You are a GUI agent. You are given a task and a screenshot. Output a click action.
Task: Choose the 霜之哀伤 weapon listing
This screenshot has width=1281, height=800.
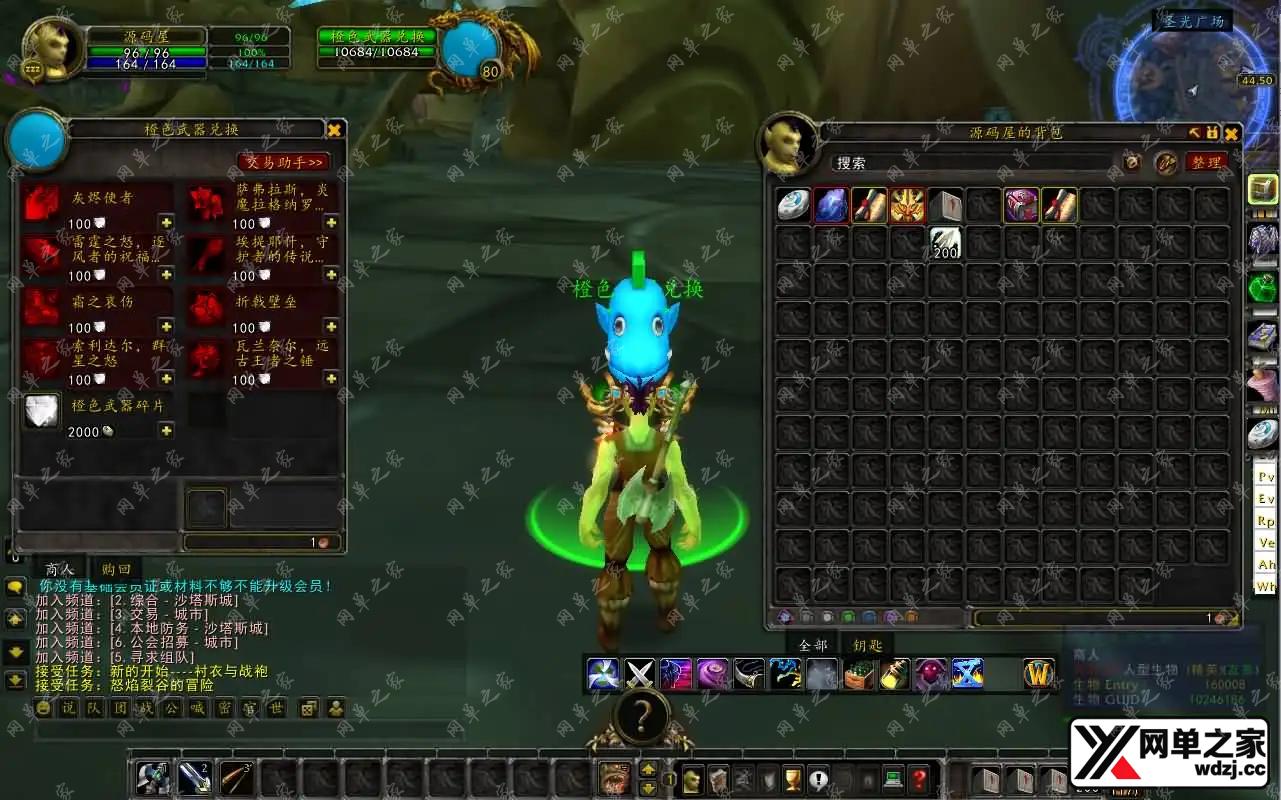(x=42, y=307)
